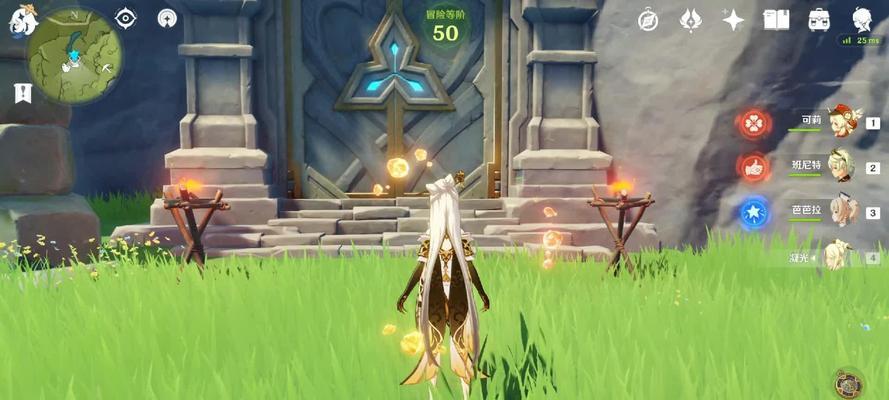Trigger Bennett's red thumbs-up elemental burst
This screenshot has width=889, height=400.
coord(753,167)
